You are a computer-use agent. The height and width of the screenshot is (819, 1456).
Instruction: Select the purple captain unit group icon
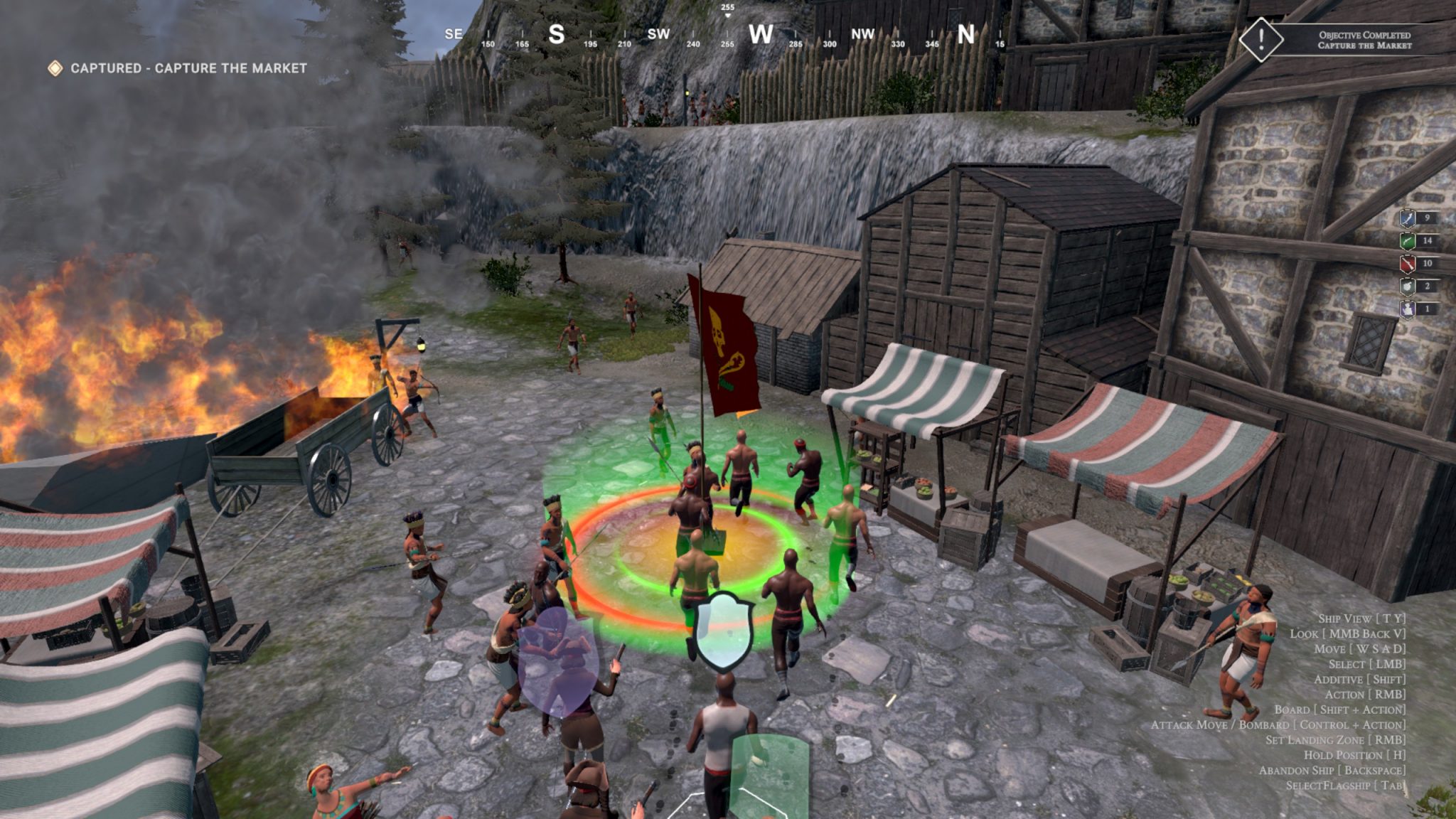(x=1408, y=309)
